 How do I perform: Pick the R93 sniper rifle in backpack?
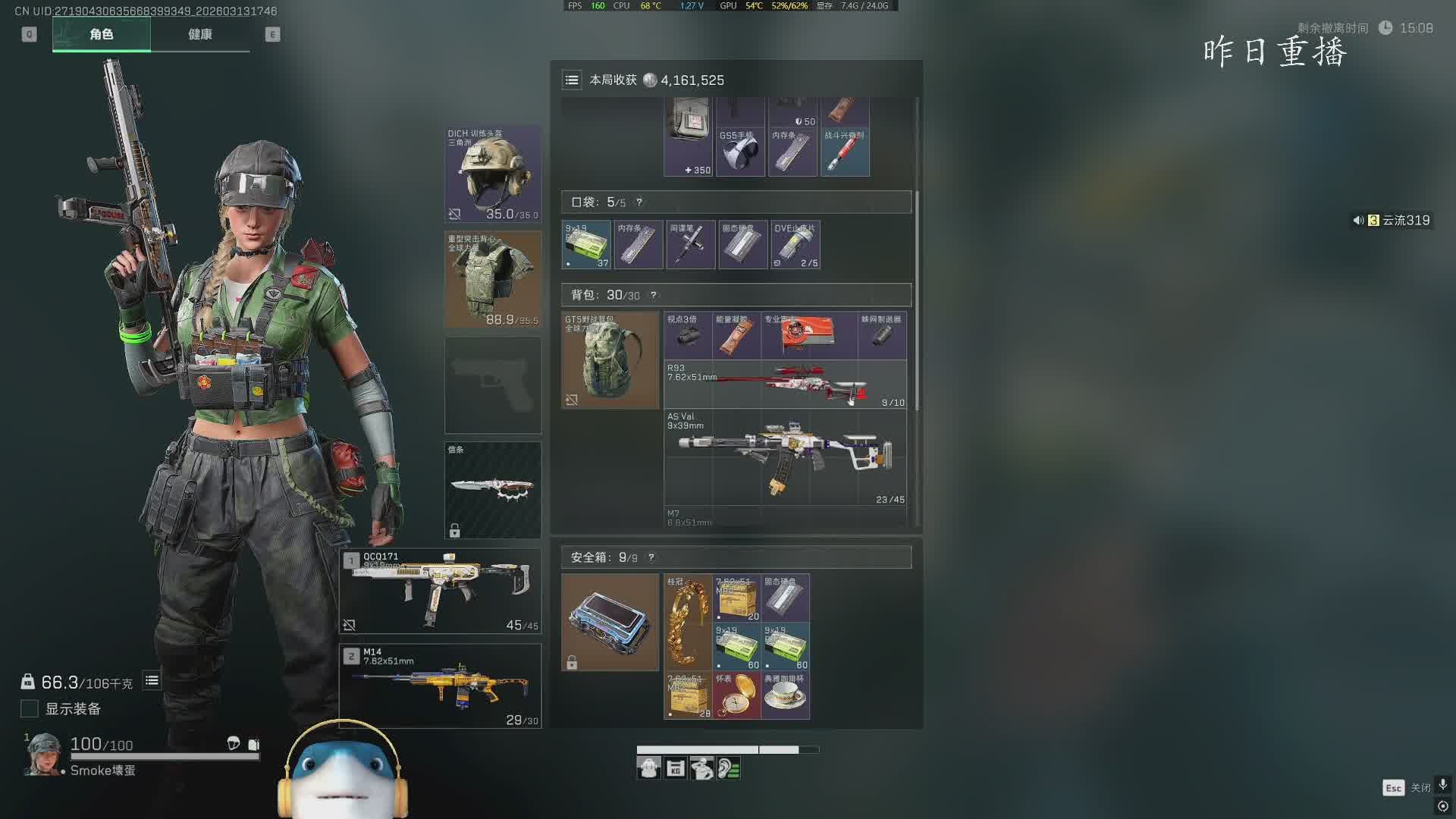(x=785, y=384)
